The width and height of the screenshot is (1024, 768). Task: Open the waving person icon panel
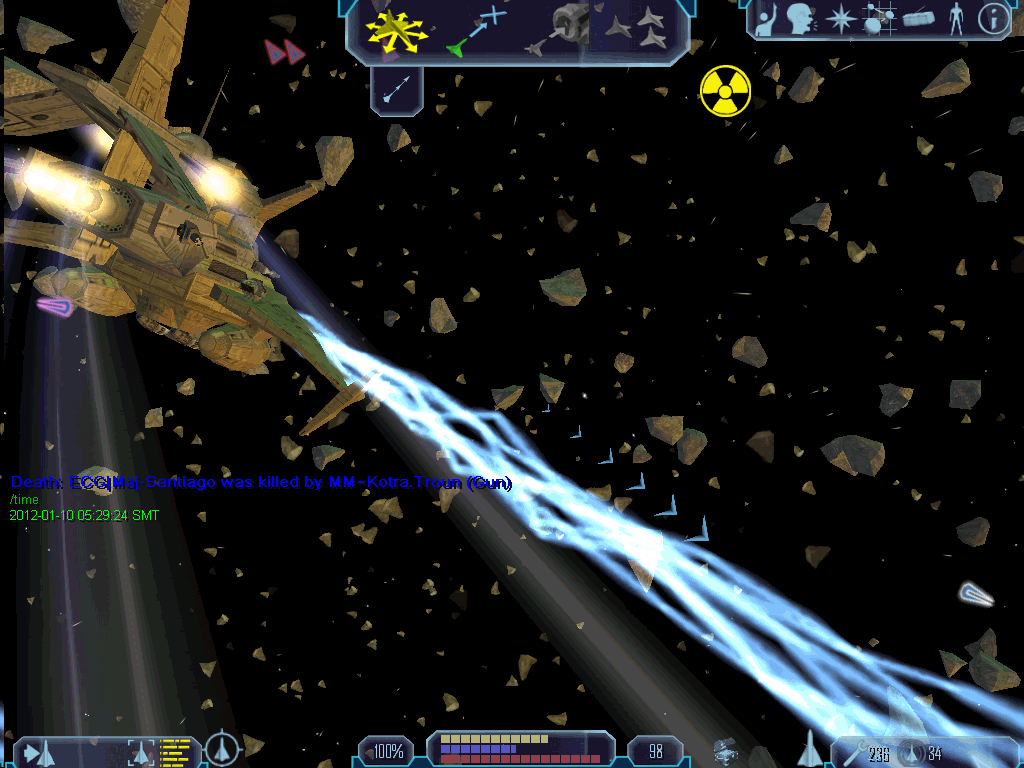point(767,19)
